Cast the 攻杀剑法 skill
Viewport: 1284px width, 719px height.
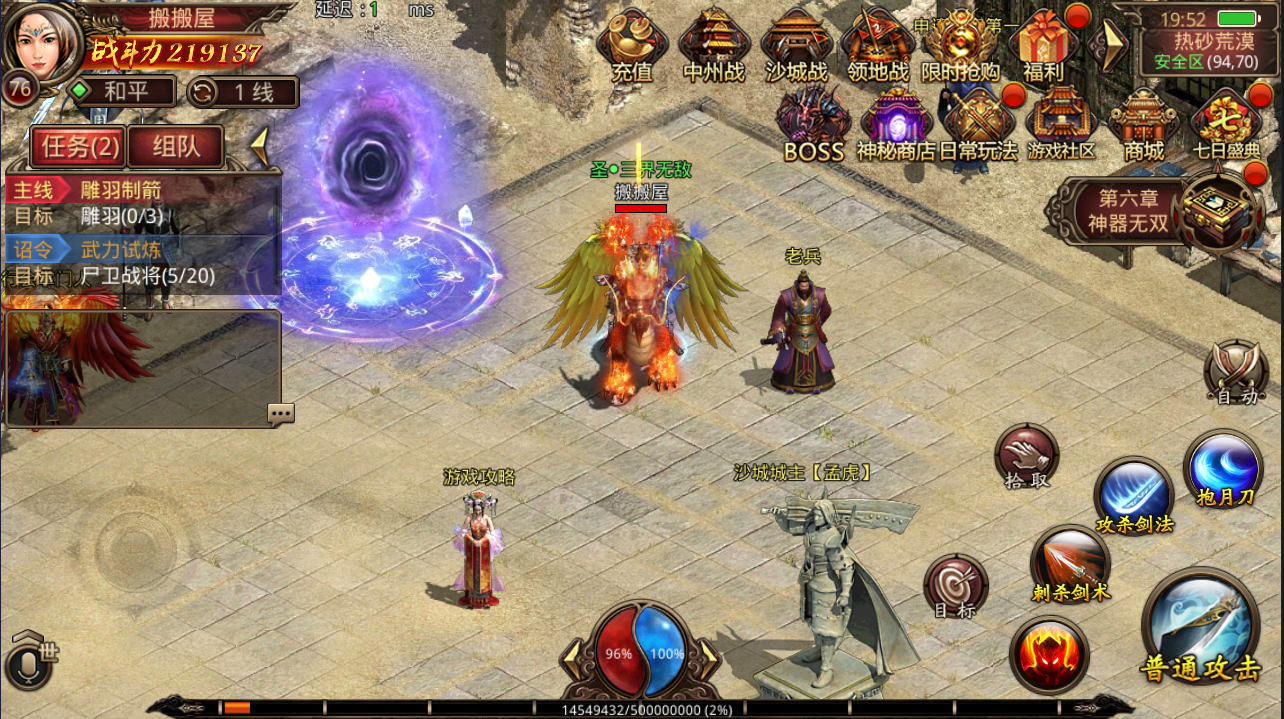tap(1134, 495)
